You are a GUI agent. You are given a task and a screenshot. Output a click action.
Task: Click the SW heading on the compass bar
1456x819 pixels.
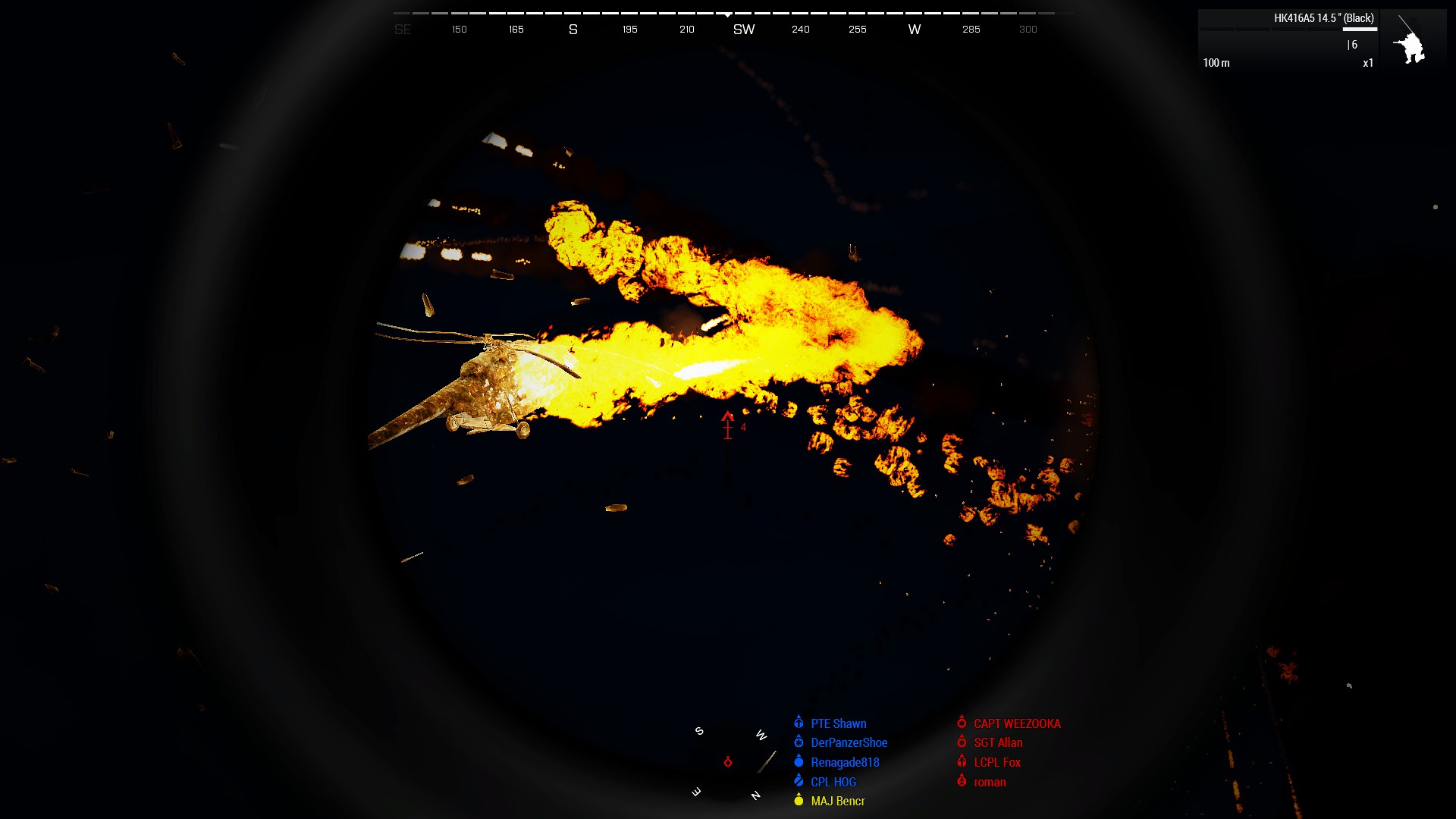743,29
